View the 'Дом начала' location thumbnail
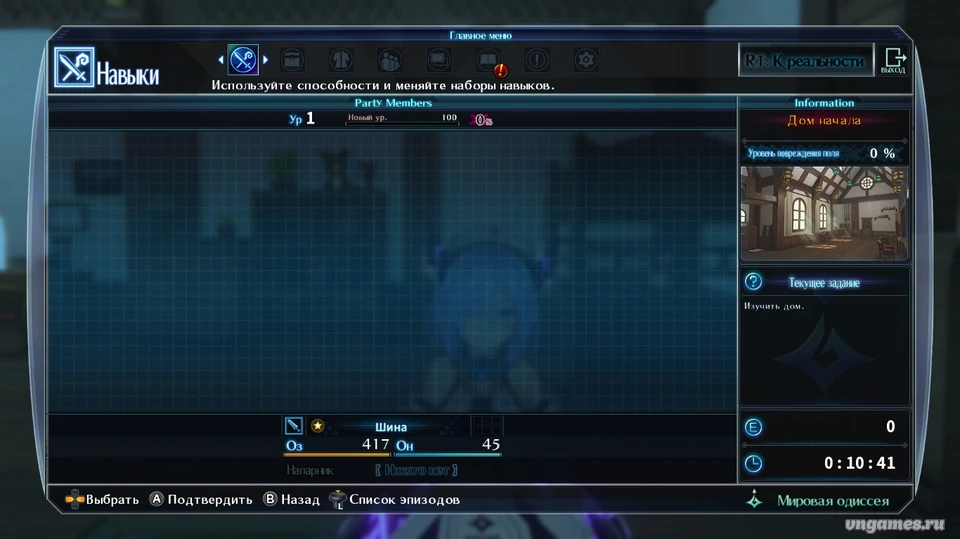Image resolution: width=960 pixels, height=539 pixels. tap(824, 210)
